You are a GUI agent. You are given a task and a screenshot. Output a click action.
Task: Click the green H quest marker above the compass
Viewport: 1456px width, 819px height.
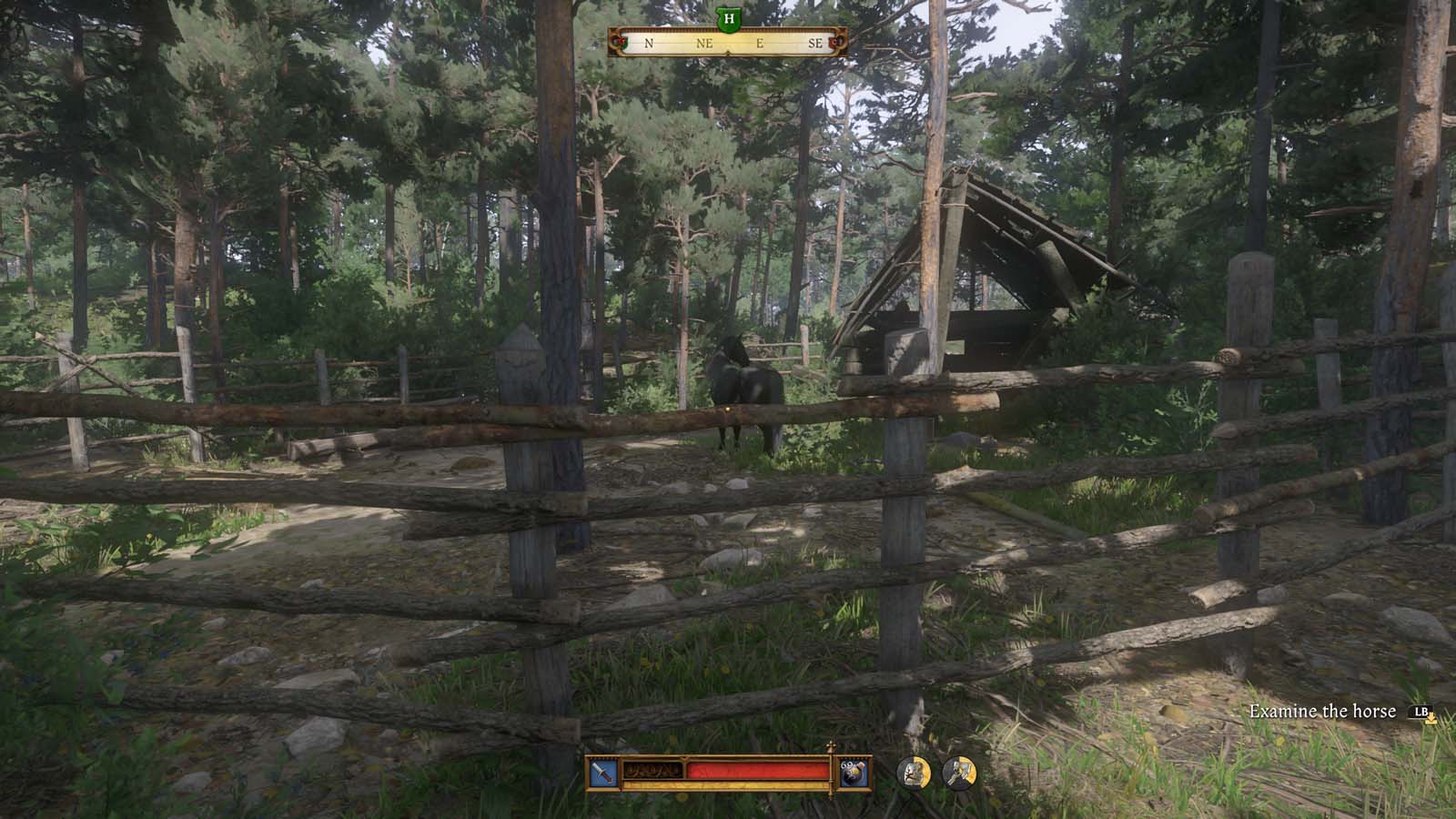pos(728,20)
